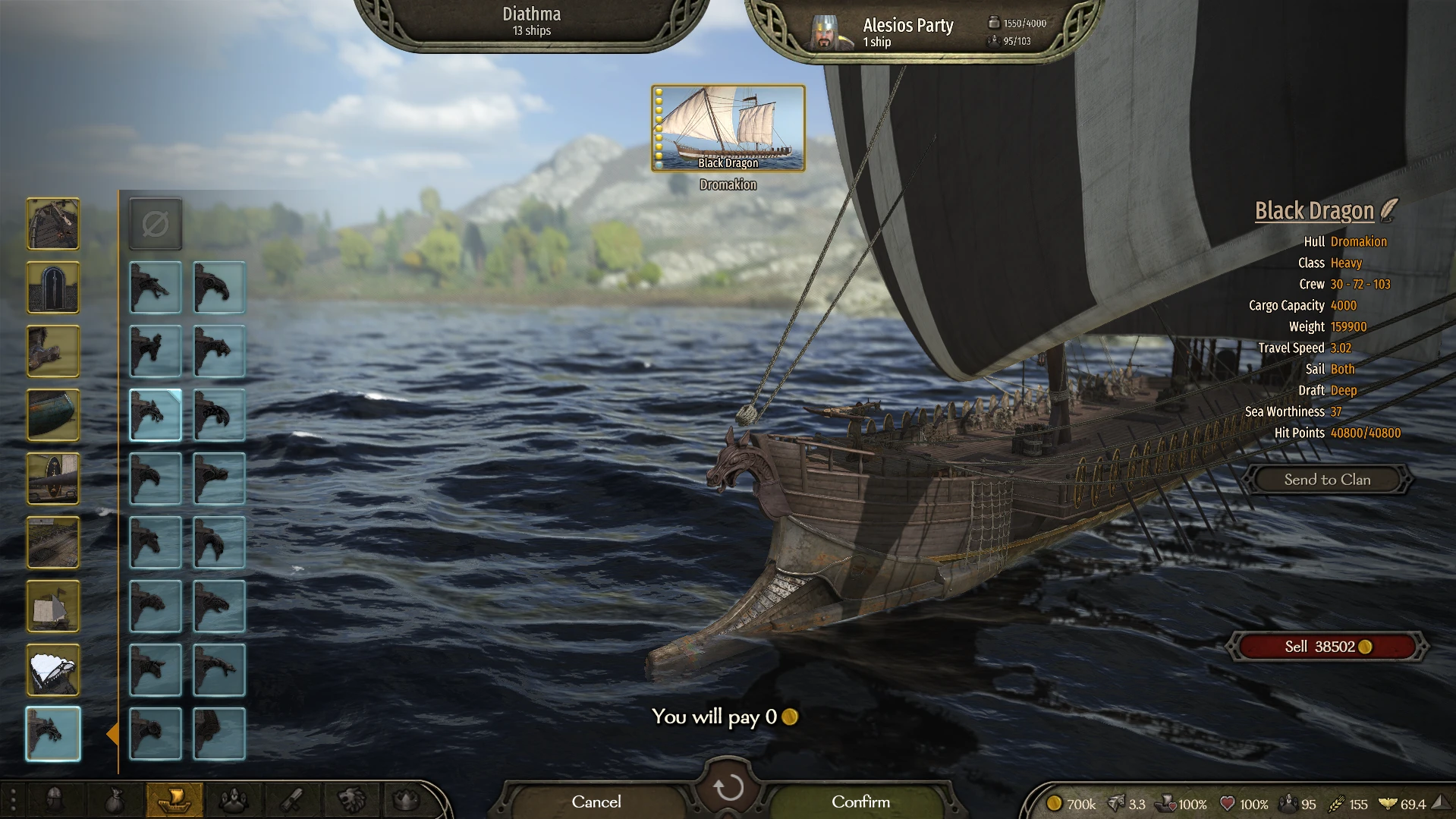
Task: Click the gold coin icon showing 700k
Action: click(x=1055, y=803)
